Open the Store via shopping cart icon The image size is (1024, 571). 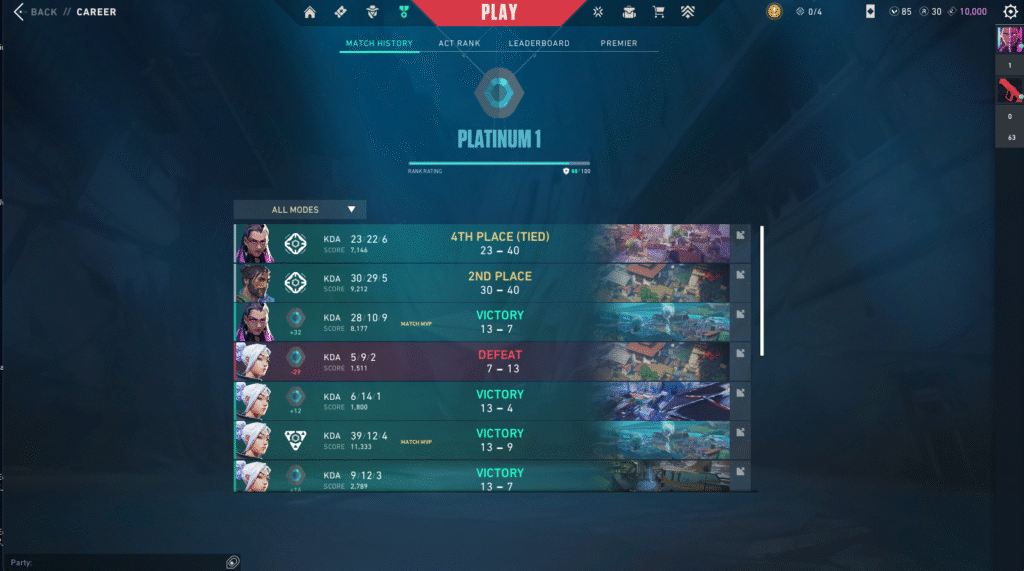pos(658,12)
